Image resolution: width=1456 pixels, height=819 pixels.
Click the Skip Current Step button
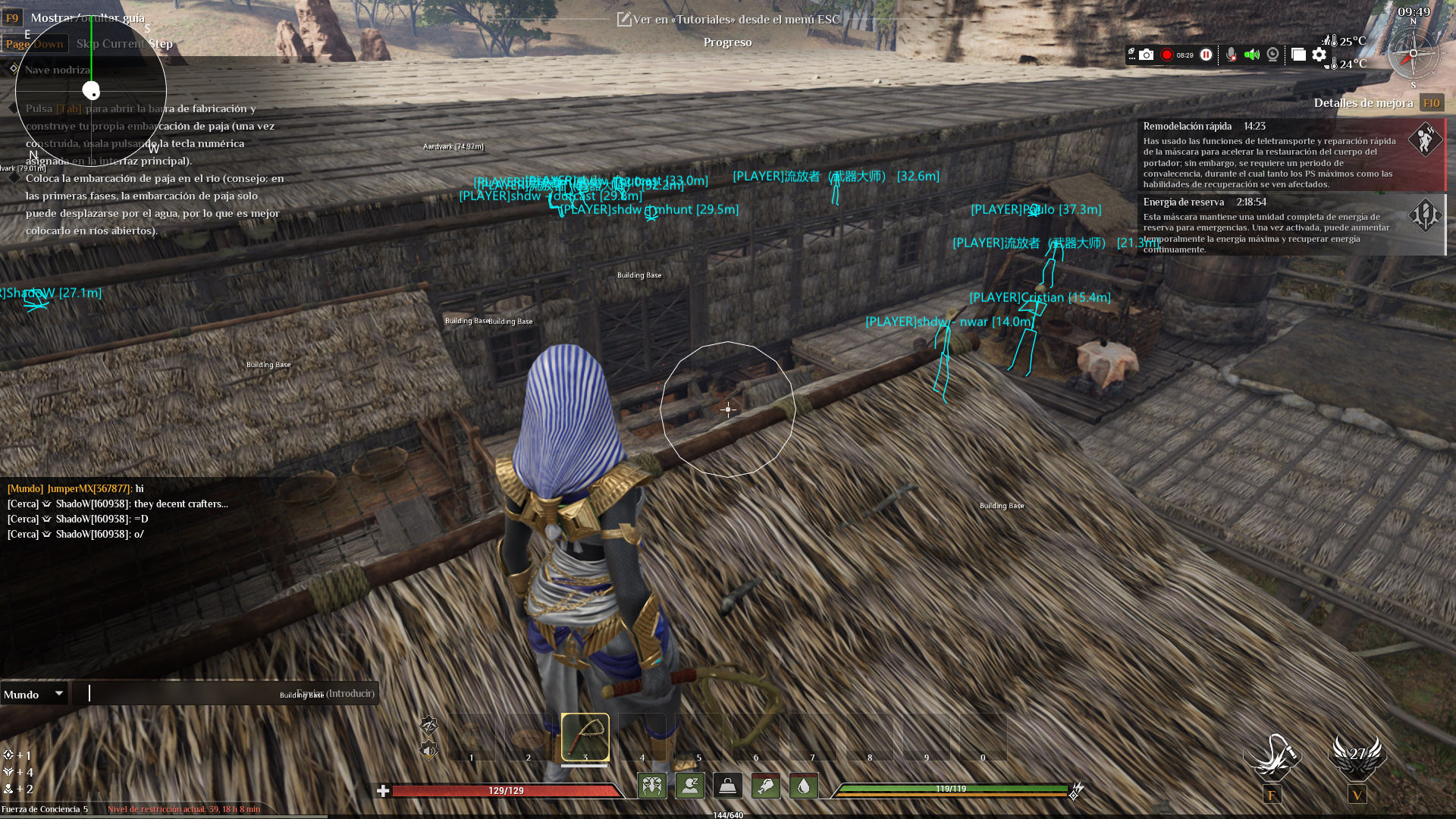[x=126, y=43]
